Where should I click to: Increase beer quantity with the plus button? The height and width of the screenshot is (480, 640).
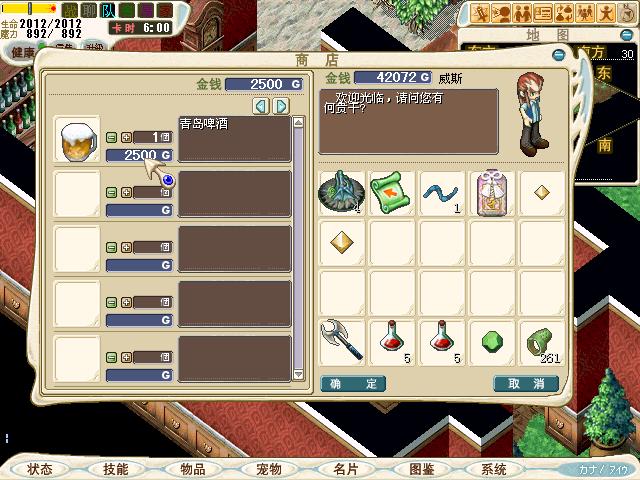(126, 137)
